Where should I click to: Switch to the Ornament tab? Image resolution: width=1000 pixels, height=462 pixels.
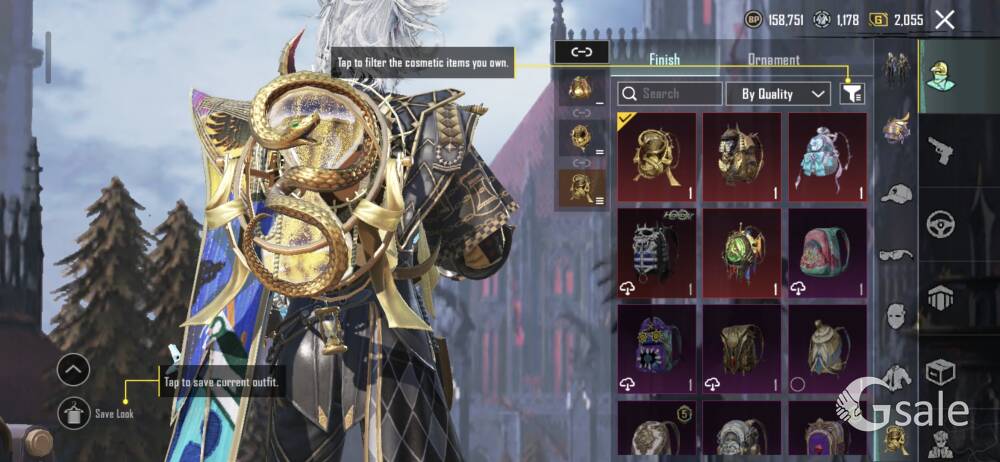point(773,60)
